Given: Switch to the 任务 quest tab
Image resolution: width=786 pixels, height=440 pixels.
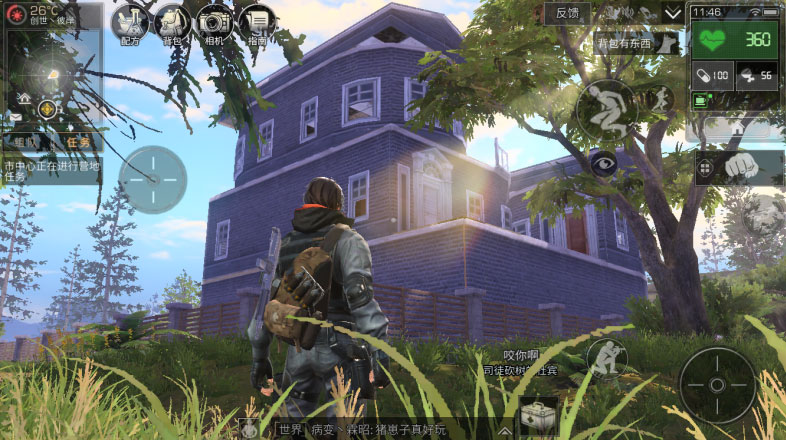Looking at the screenshot, I should tap(76, 143).
